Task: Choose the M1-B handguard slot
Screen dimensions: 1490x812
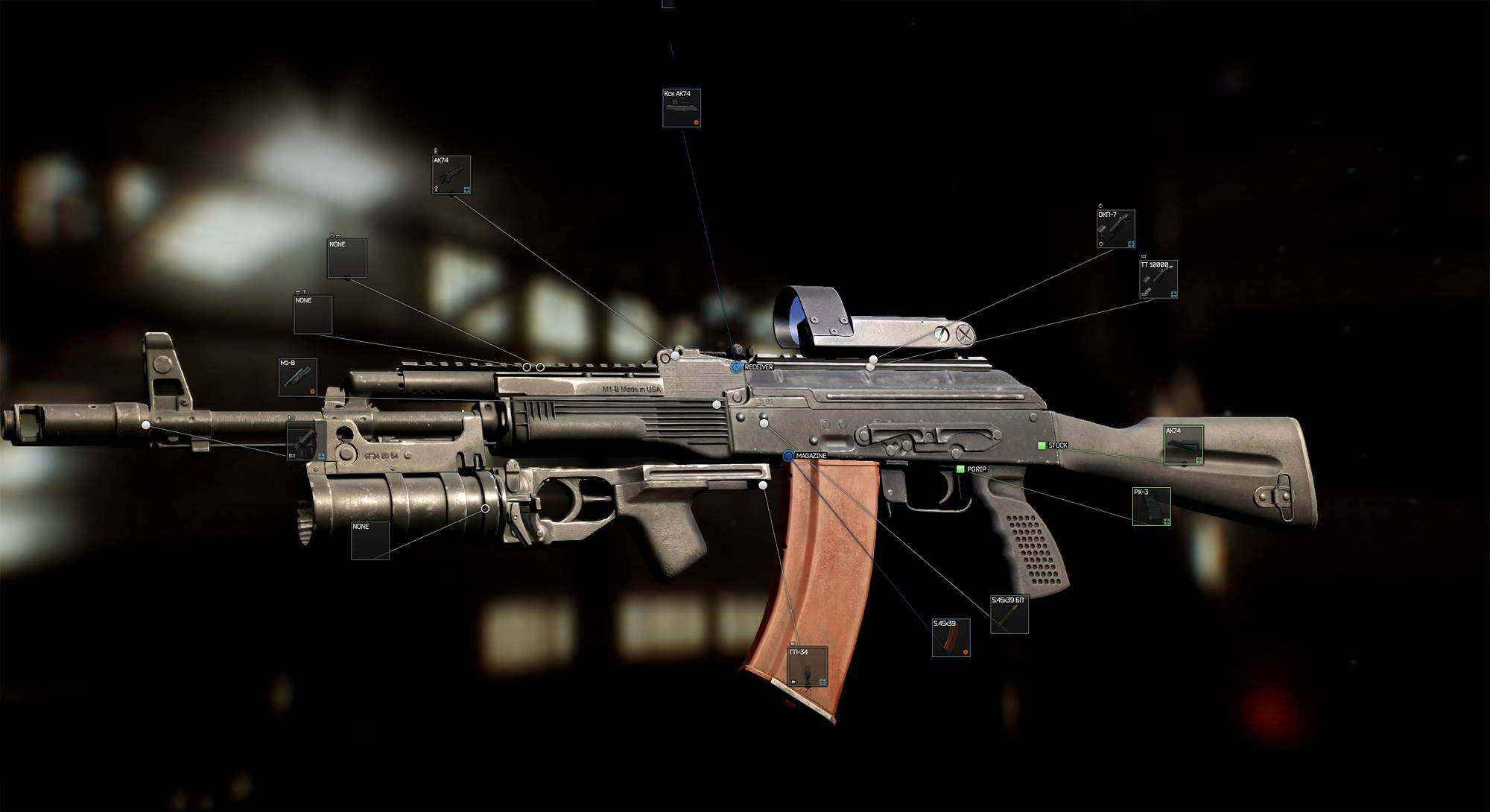Action: point(297,377)
